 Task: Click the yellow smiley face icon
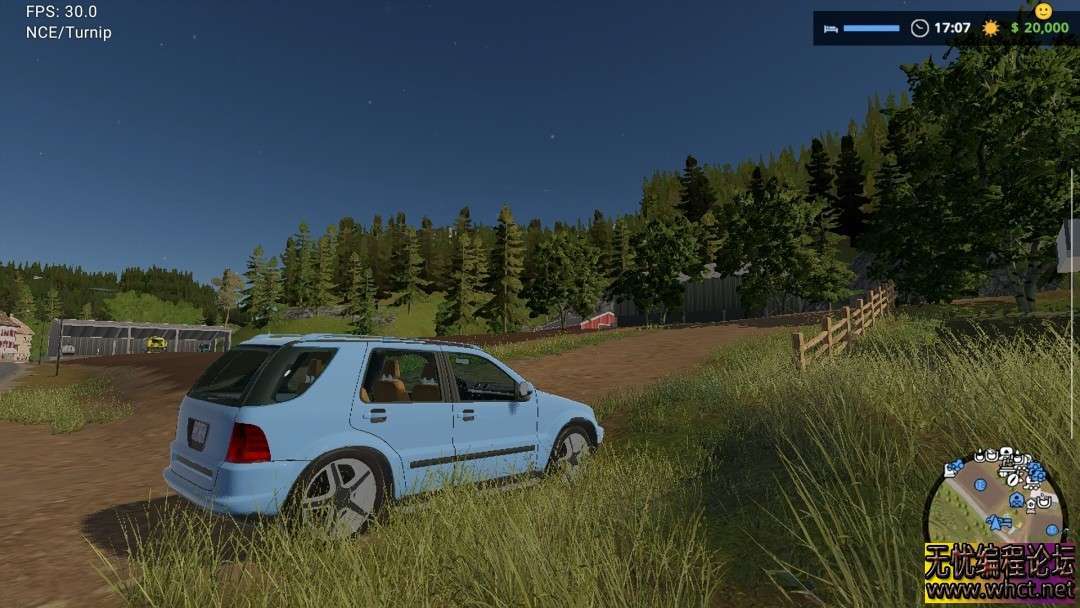click(x=1043, y=11)
